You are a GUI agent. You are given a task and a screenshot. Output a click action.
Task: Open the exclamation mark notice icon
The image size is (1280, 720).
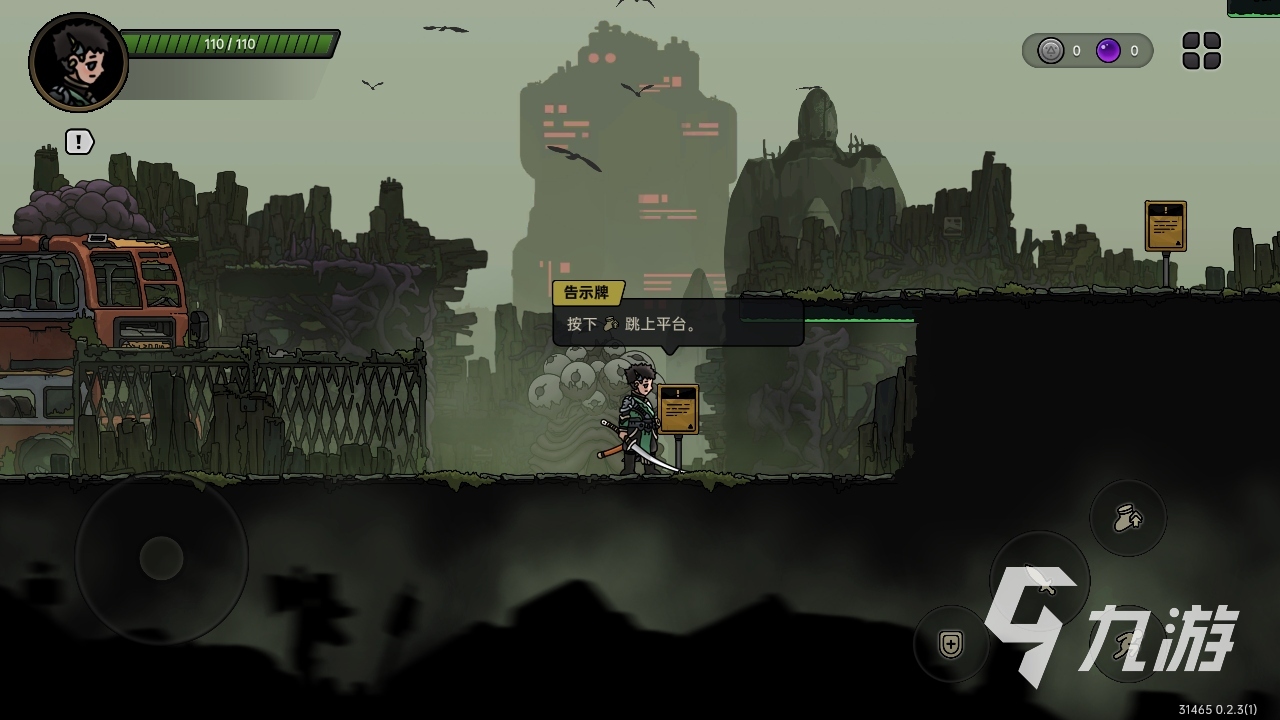[79, 142]
